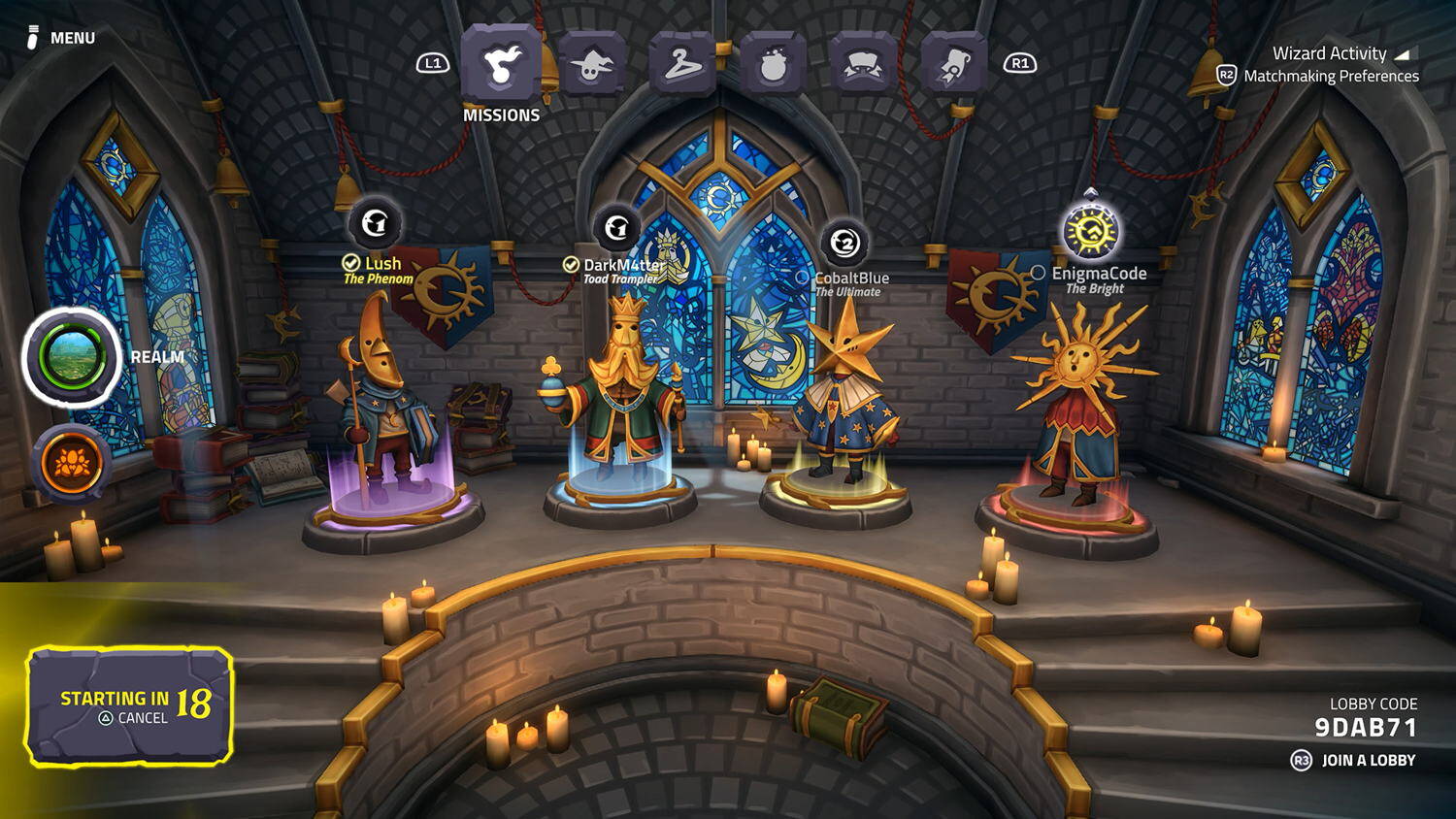Switch to the wizard hat tab
Image resolution: width=1456 pixels, height=819 pixels.
coord(591,65)
